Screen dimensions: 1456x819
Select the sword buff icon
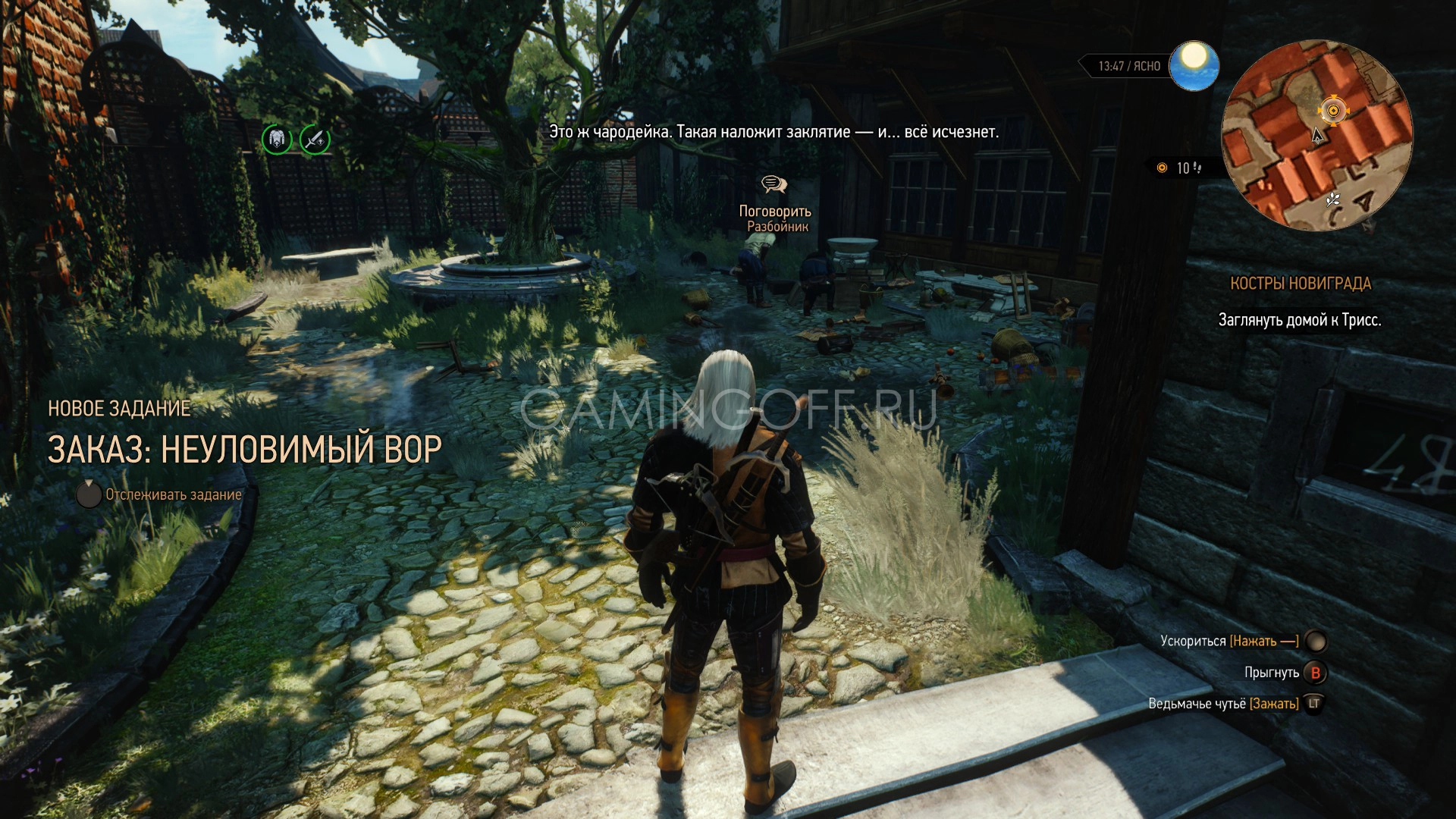click(x=315, y=139)
